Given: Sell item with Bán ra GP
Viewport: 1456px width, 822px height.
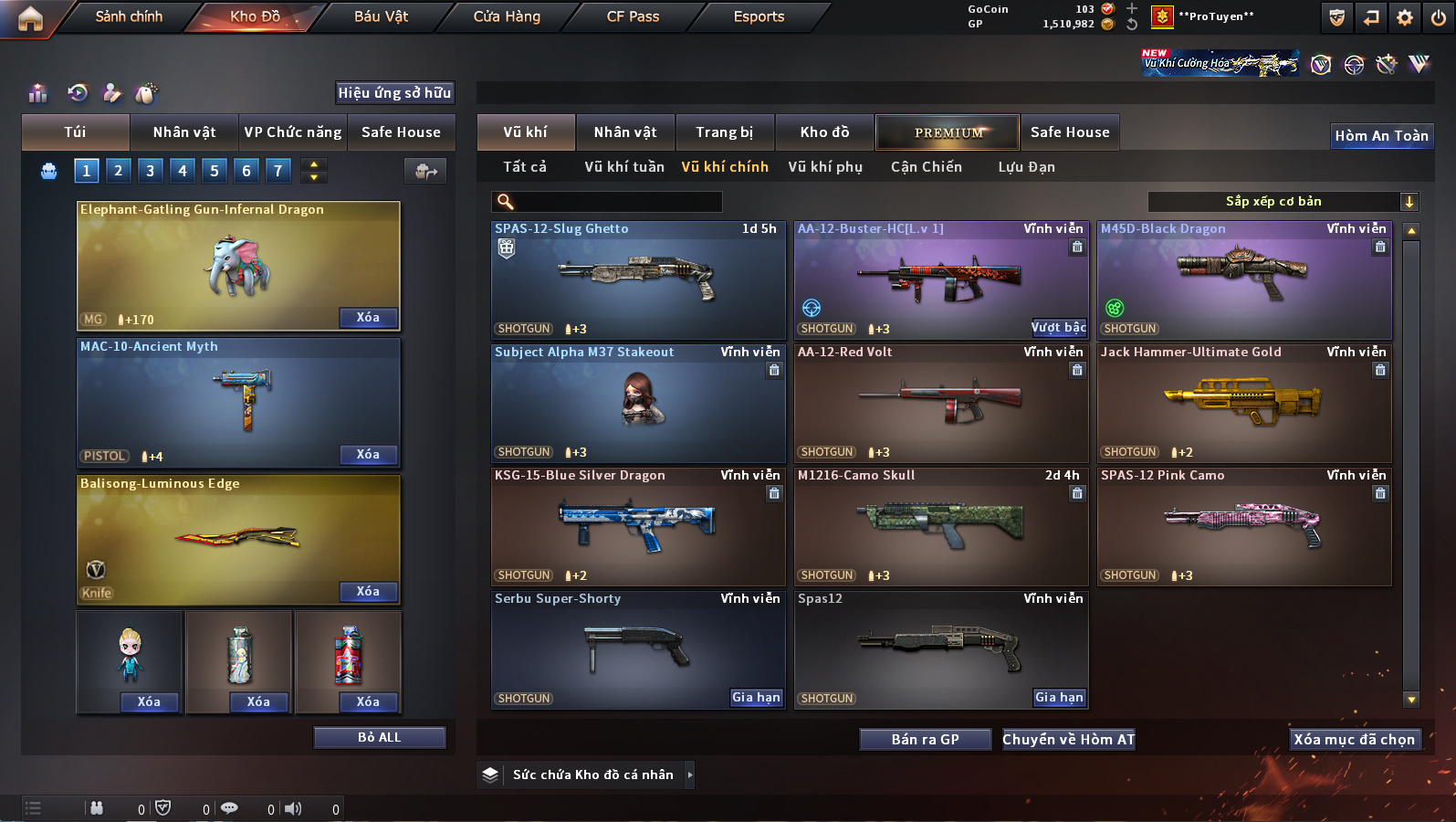Looking at the screenshot, I should (x=925, y=740).
